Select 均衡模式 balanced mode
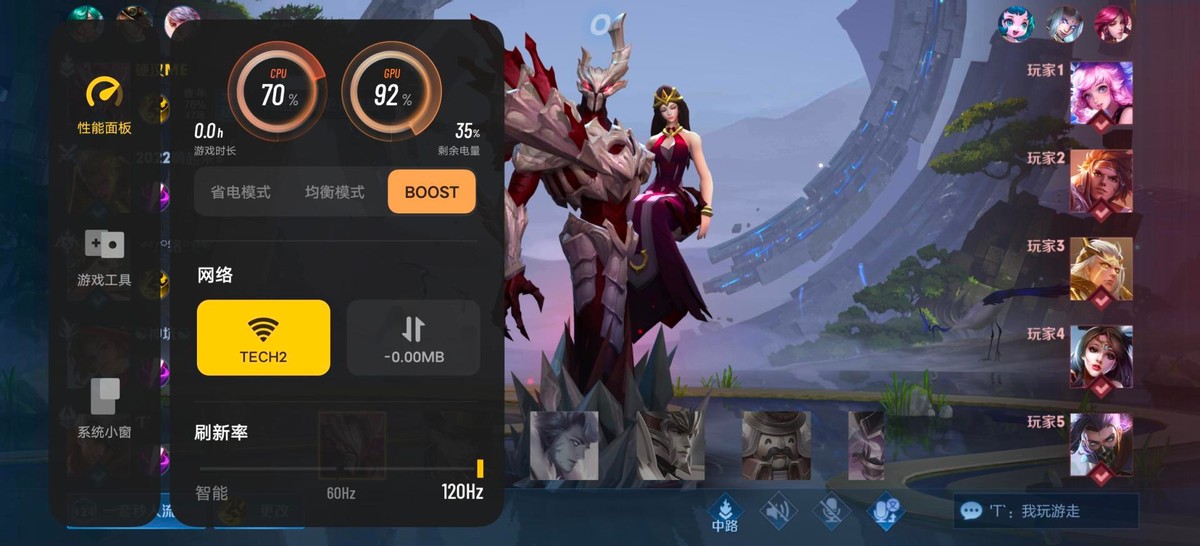Image resolution: width=1200 pixels, height=546 pixels. pyautogui.click(x=334, y=192)
